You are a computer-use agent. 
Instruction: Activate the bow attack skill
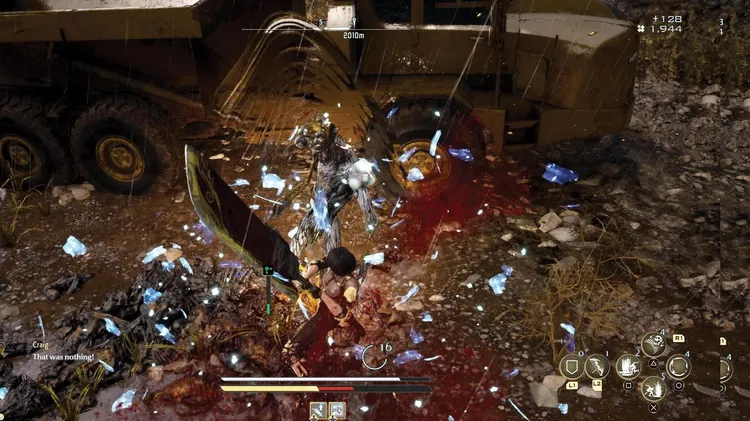click(x=597, y=366)
